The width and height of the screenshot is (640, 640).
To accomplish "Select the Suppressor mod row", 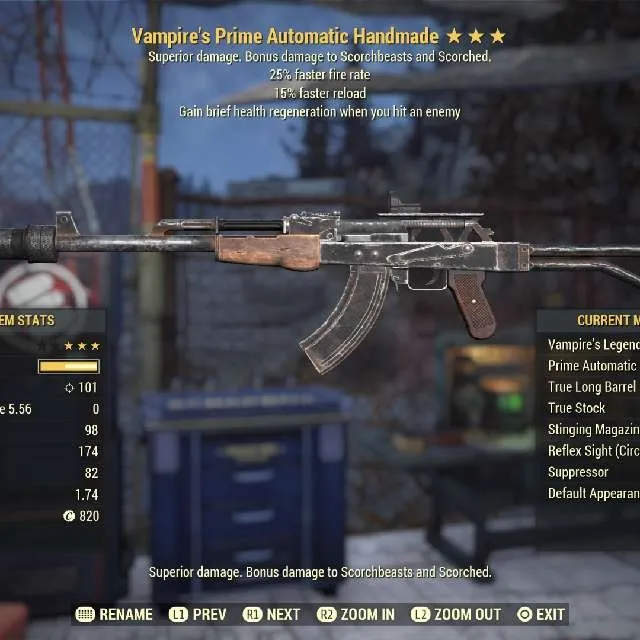I will click(578, 472).
